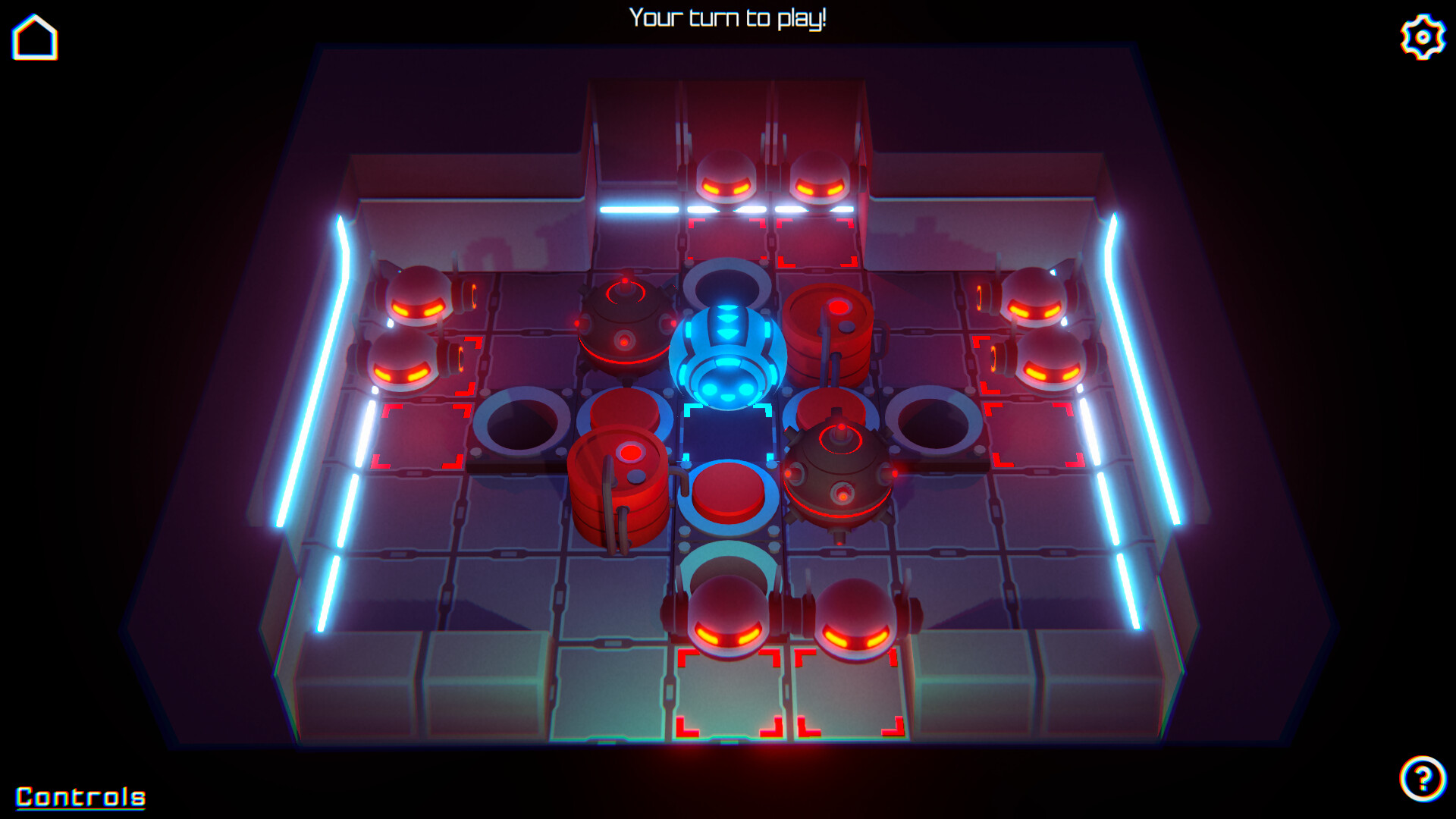Click the 'Your turn to play!' banner
The height and width of the screenshot is (819, 1456).
pos(728,19)
